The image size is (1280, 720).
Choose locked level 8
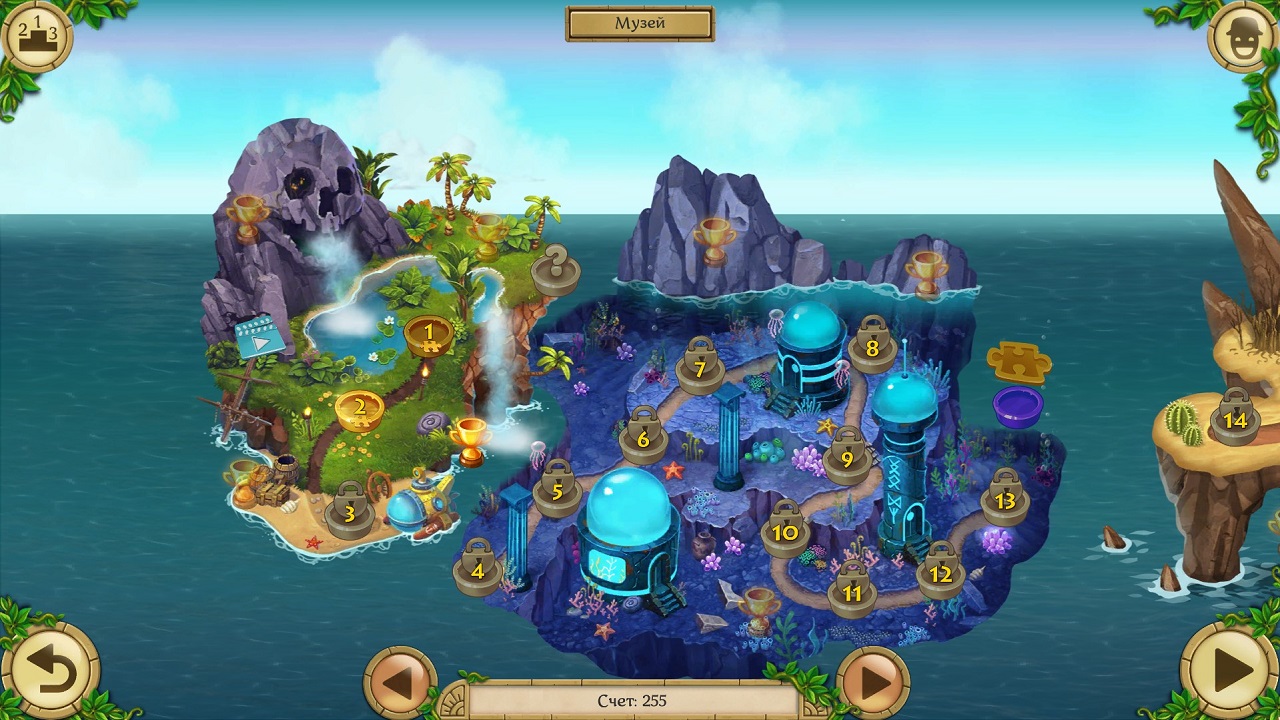[x=872, y=347]
